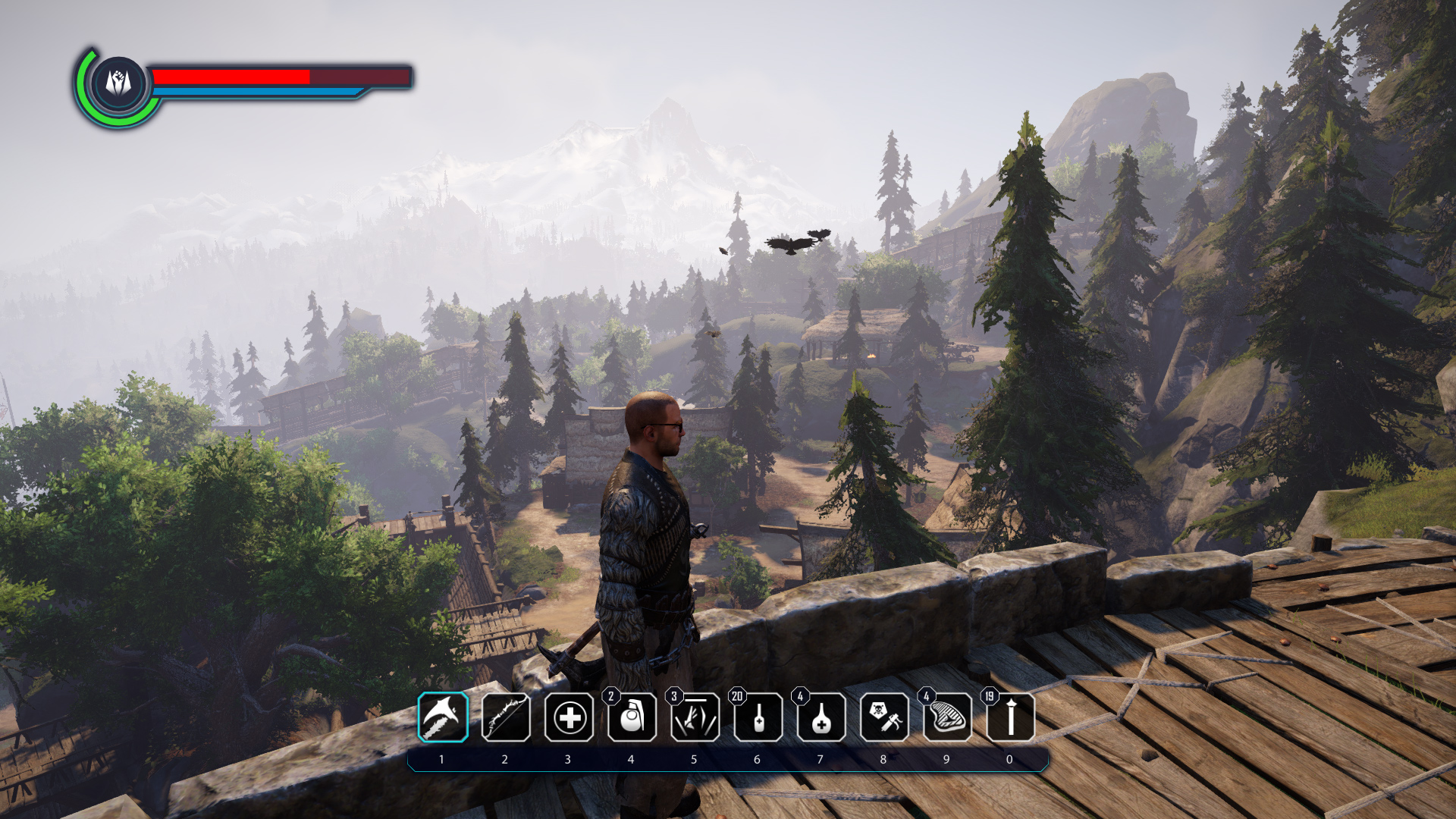Select the small potion bottle with count 20

758,717
